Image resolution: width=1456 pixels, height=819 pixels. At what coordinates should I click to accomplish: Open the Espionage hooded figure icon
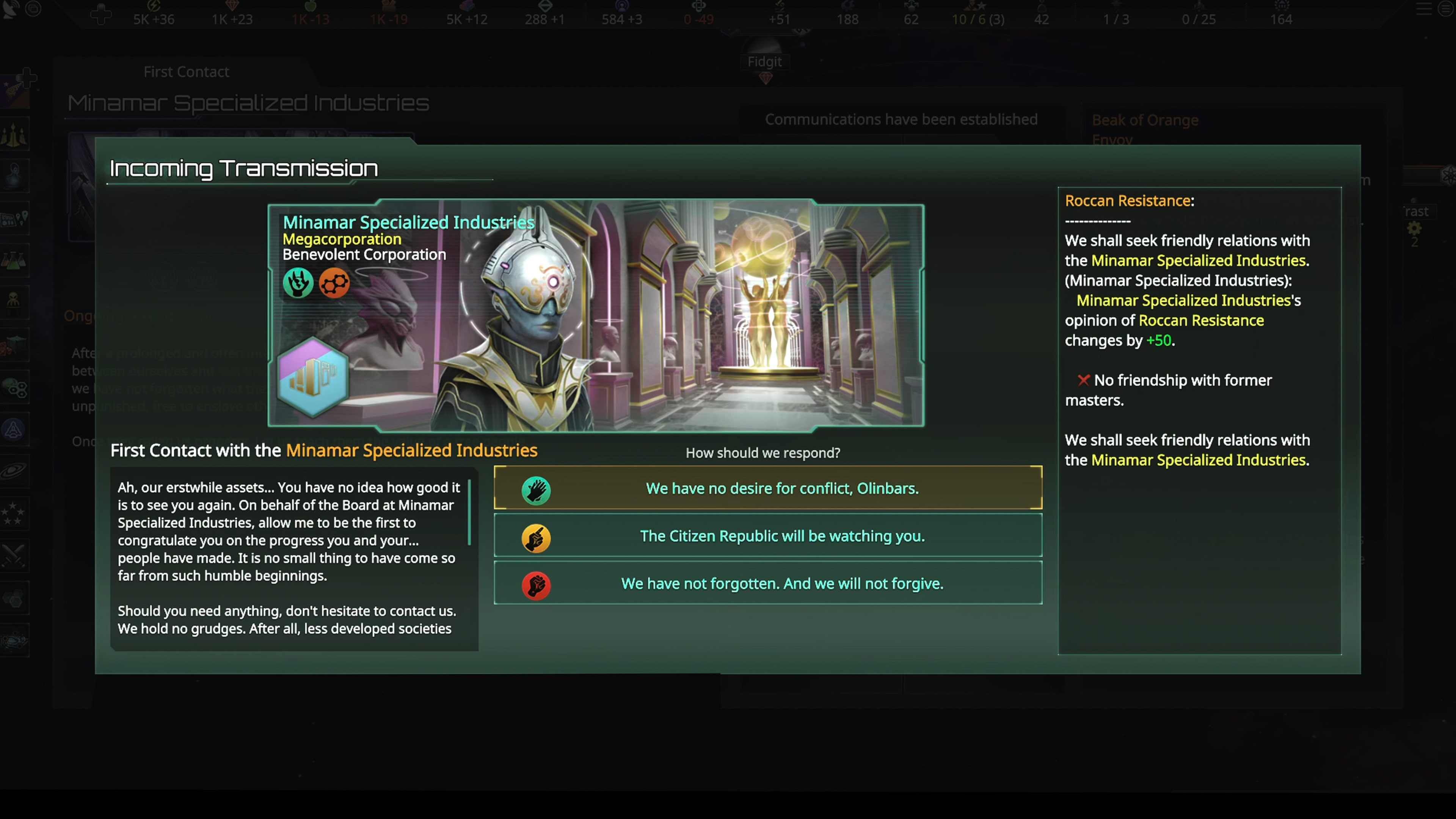click(15, 175)
